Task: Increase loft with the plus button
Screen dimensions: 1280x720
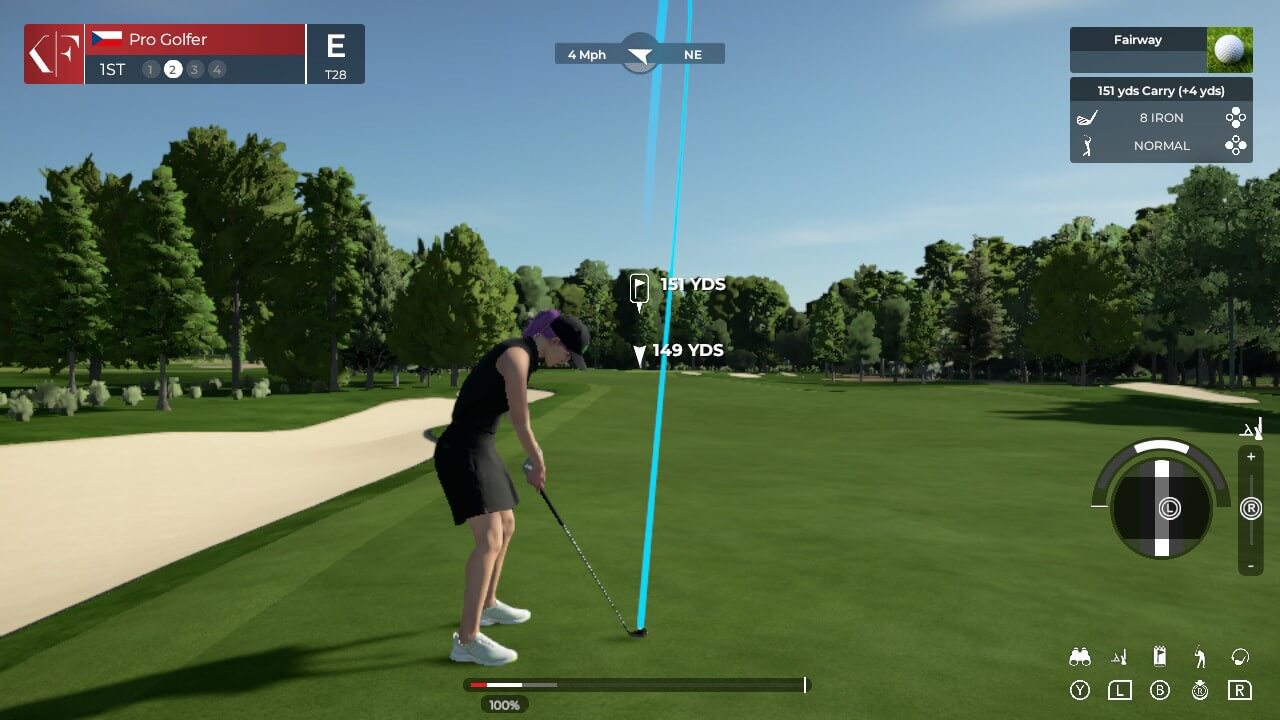Action: [x=1251, y=457]
